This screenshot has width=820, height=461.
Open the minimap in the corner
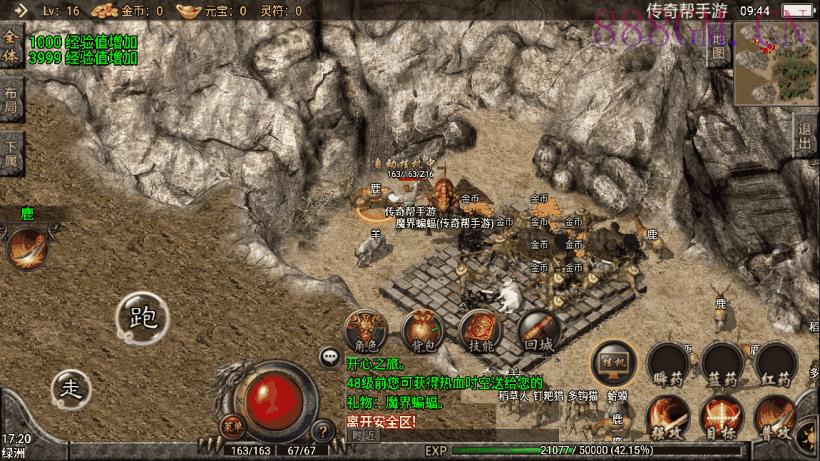pyautogui.click(x=777, y=64)
